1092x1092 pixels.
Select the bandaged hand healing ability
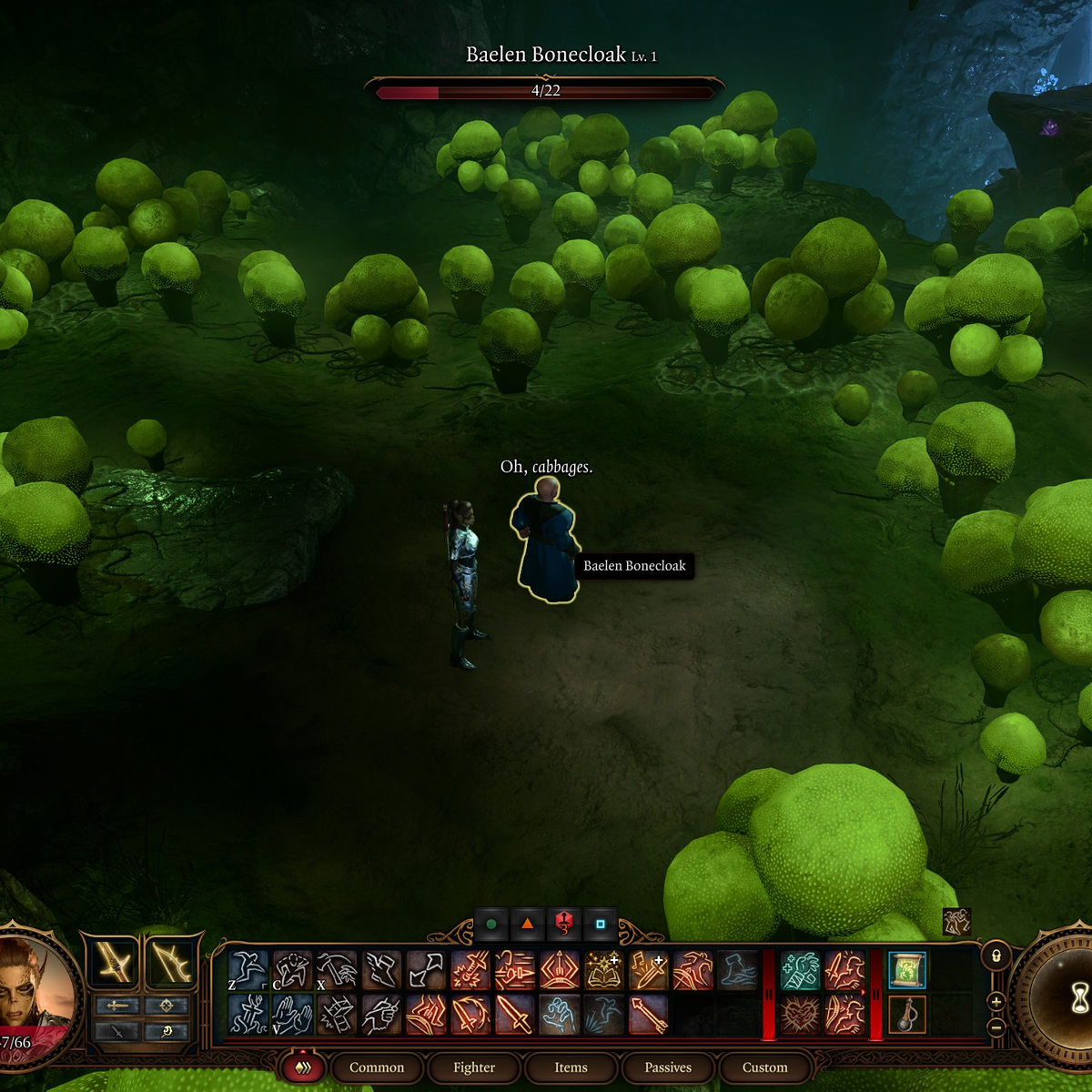[801, 970]
